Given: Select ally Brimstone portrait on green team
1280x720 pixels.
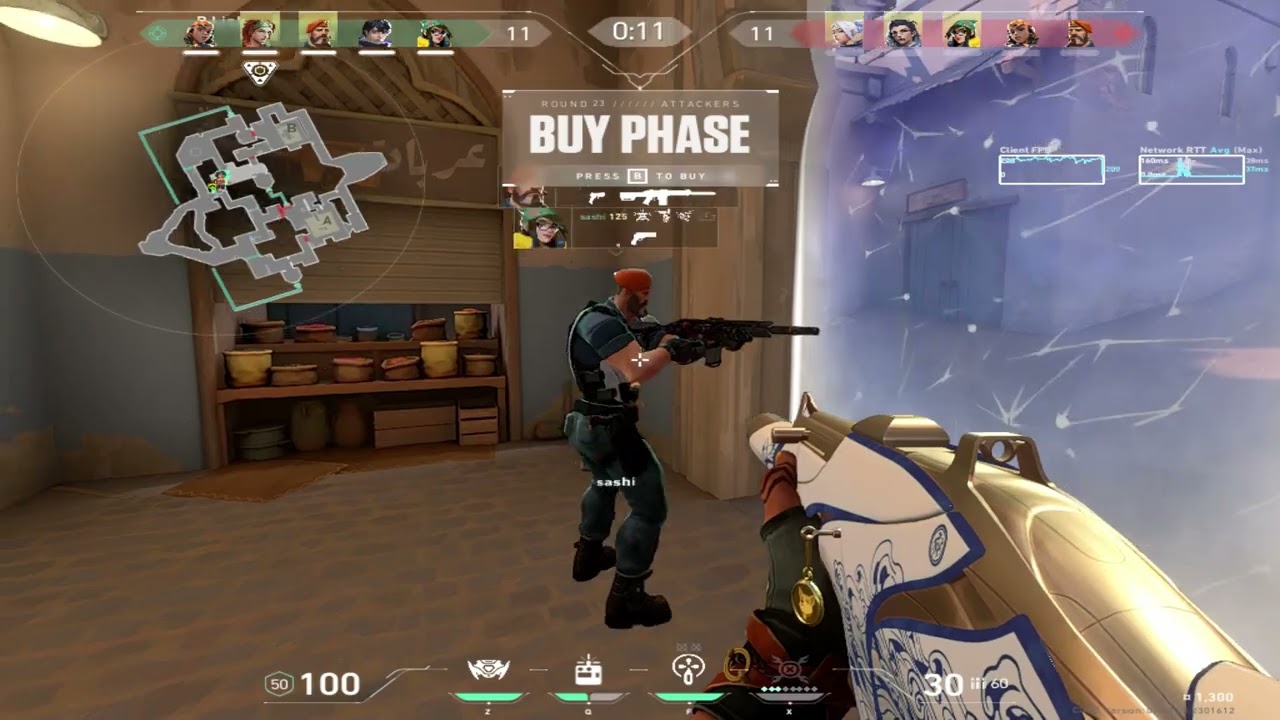Looking at the screenshot, I should [x=318, y=32].
